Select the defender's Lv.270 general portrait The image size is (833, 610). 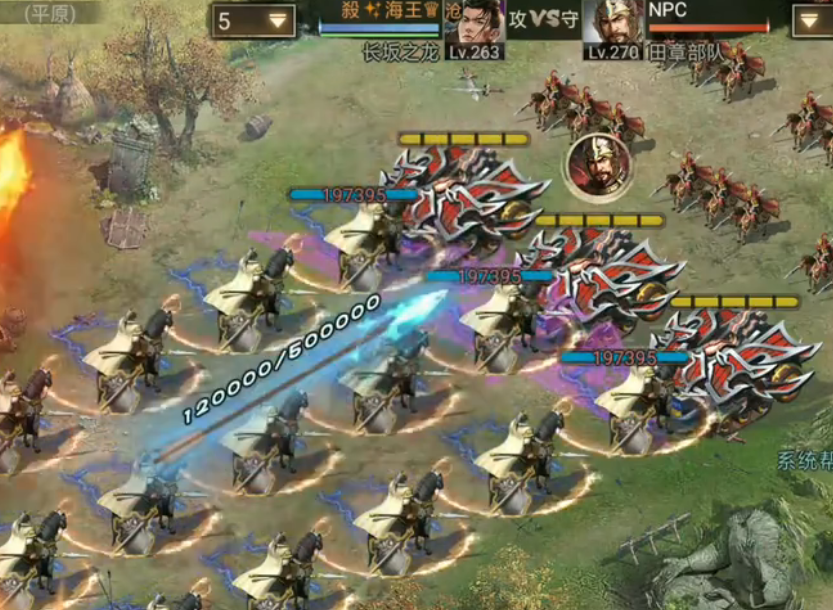(612, 25)
